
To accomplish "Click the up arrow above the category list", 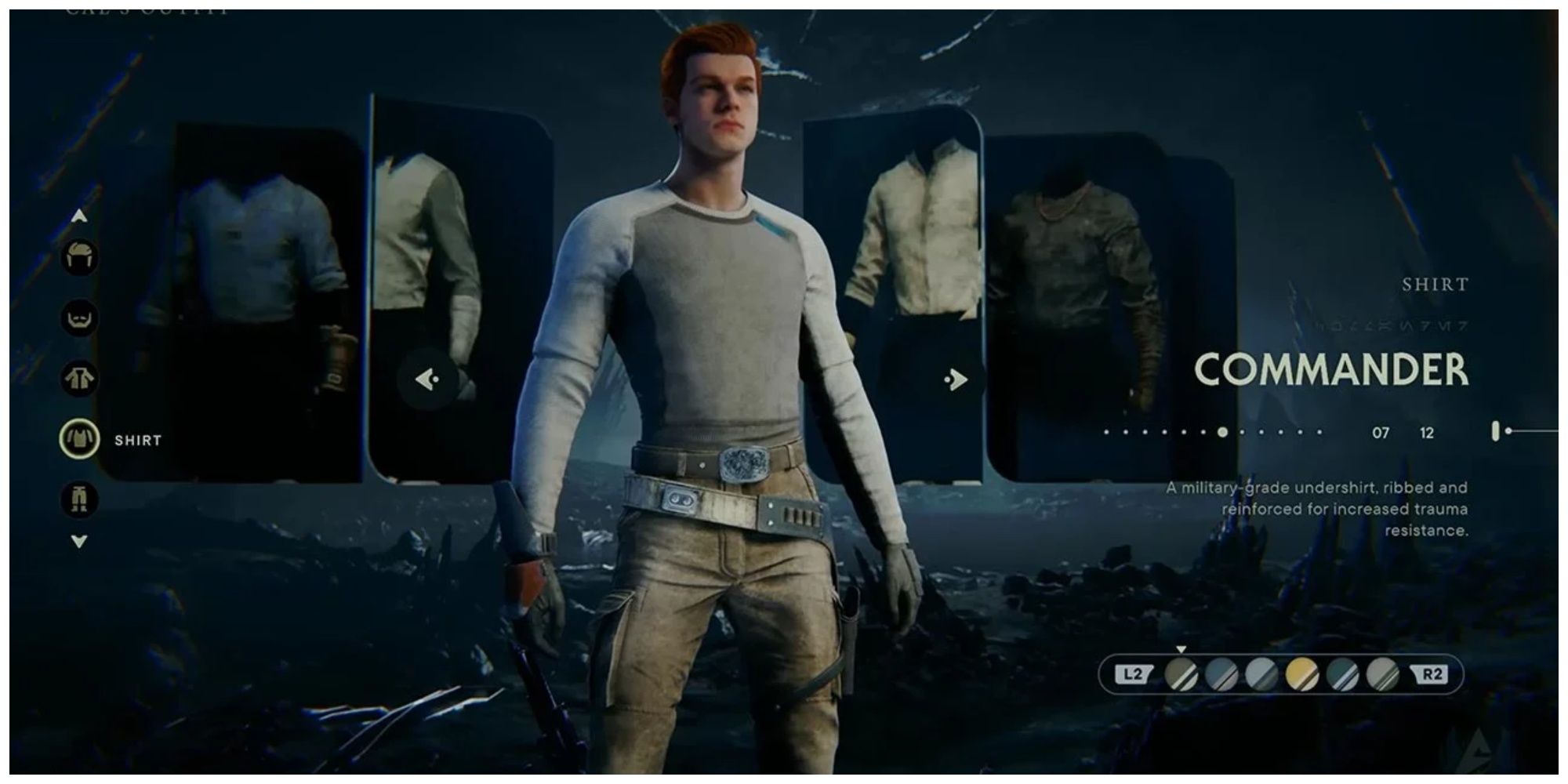I will coord(79,214).
